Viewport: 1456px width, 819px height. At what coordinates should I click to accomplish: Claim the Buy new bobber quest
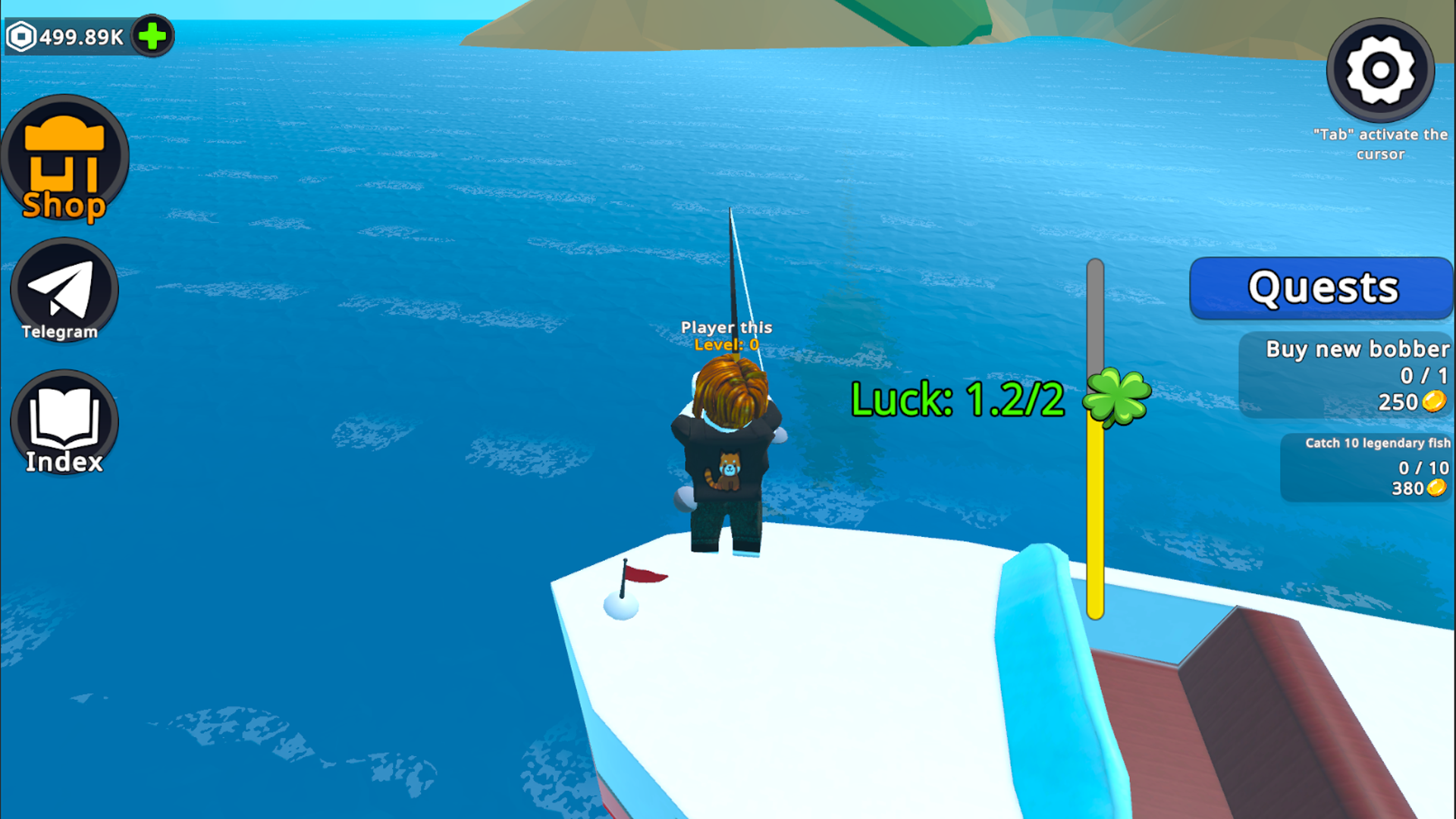click(x=1350, y=375)
